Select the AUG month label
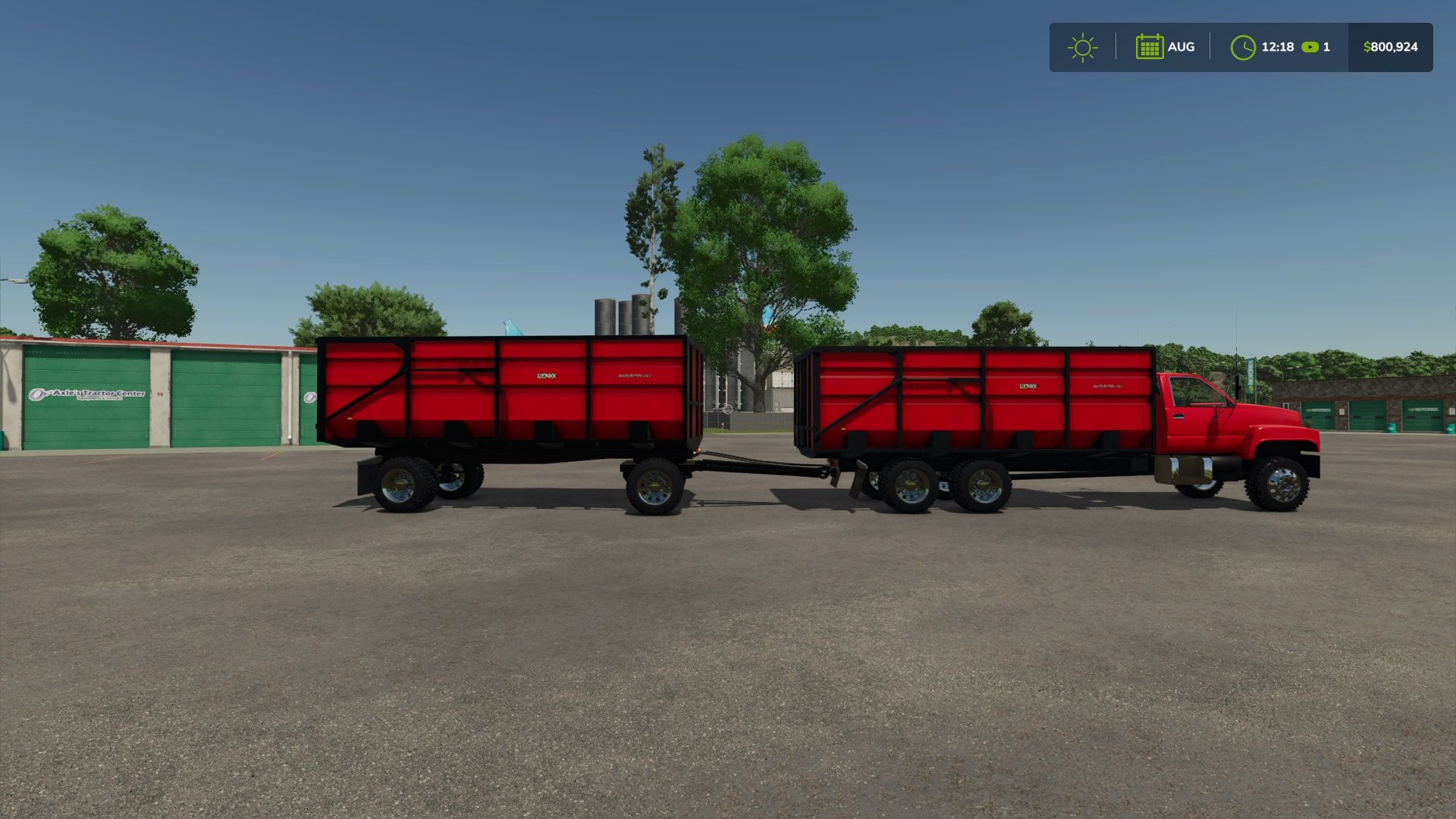 [x=1181, y=47]
